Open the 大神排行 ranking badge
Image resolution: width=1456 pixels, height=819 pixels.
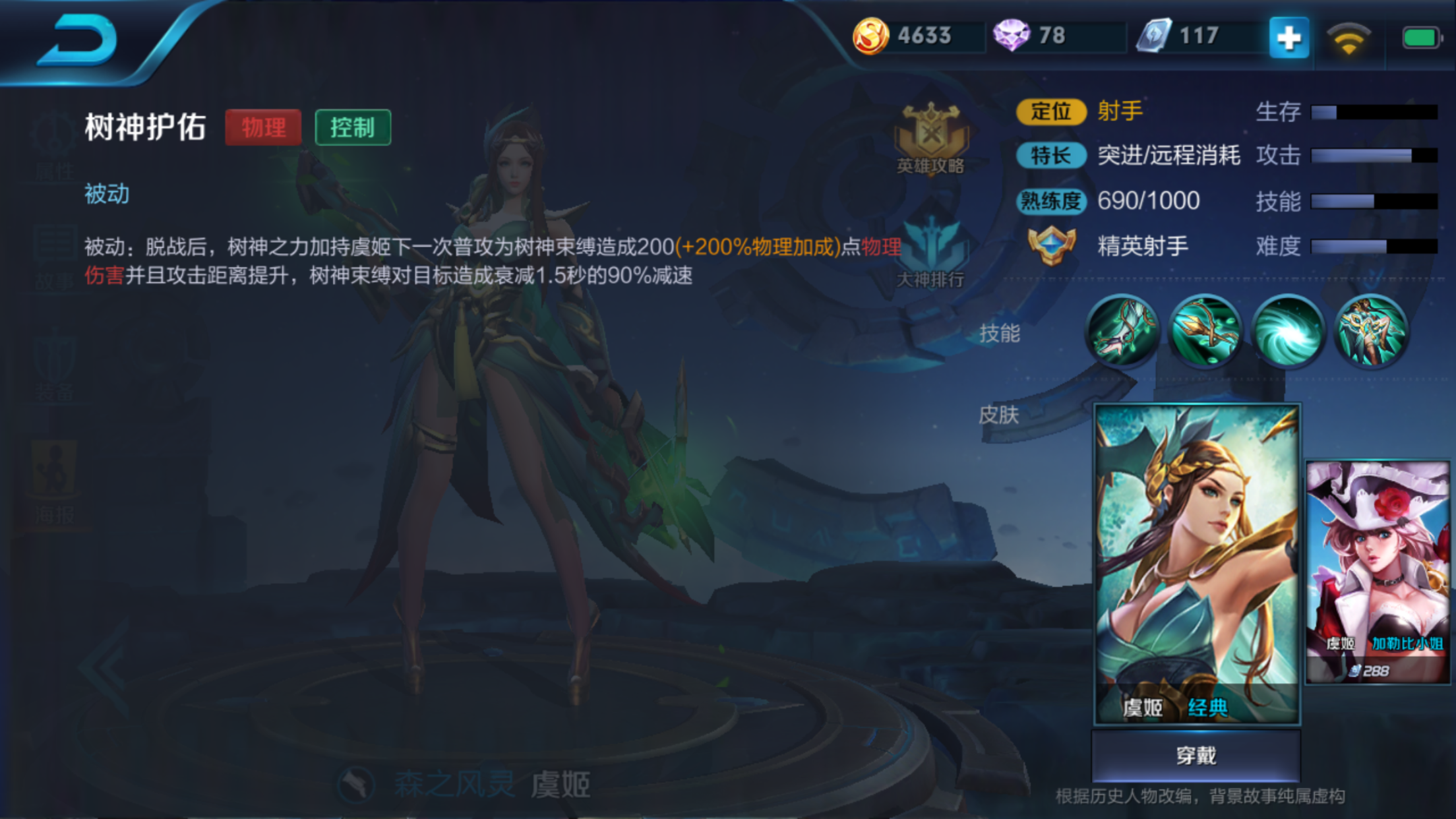tap(932, 251)
